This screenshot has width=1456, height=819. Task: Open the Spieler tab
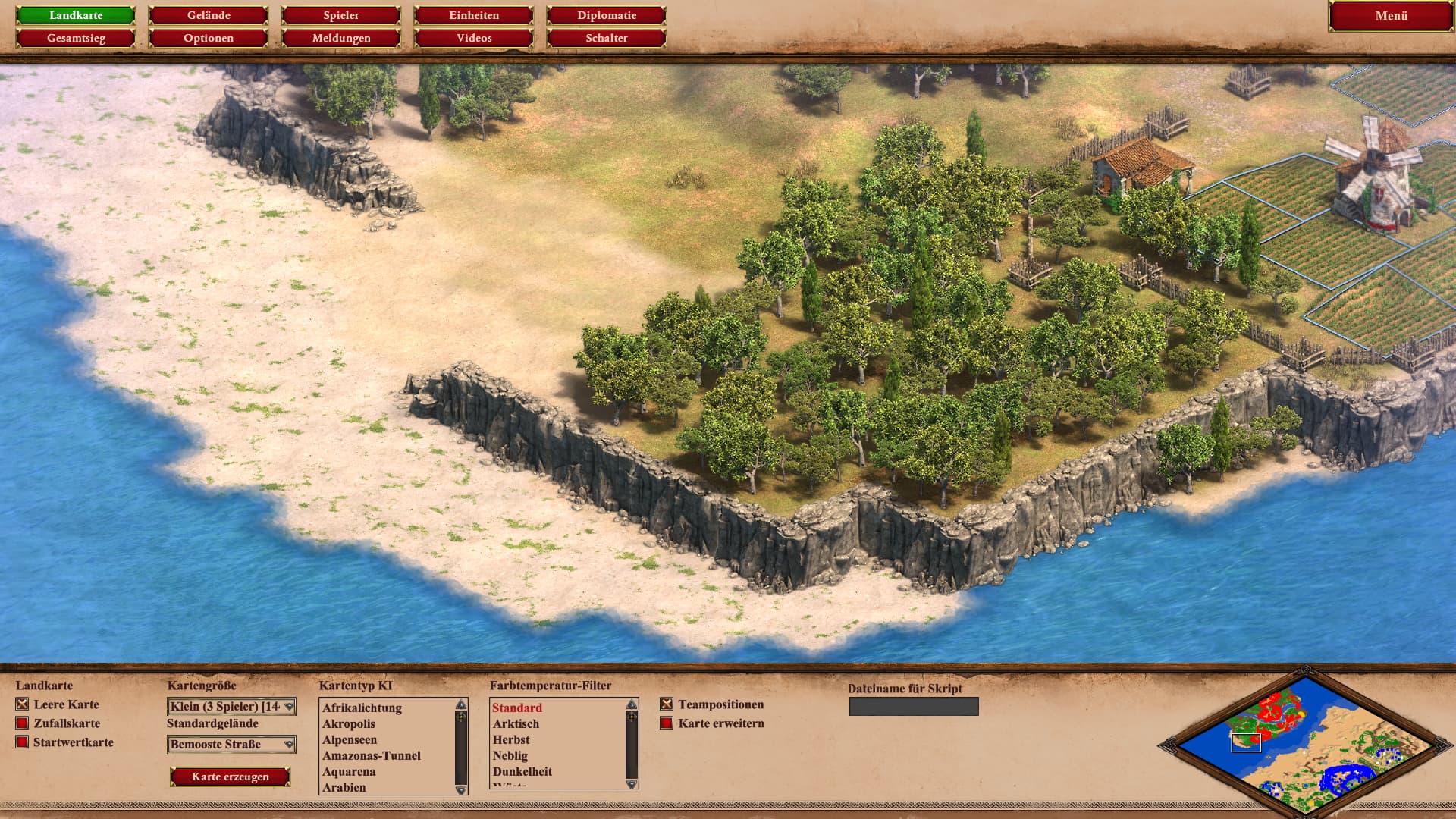click(341, 15)
